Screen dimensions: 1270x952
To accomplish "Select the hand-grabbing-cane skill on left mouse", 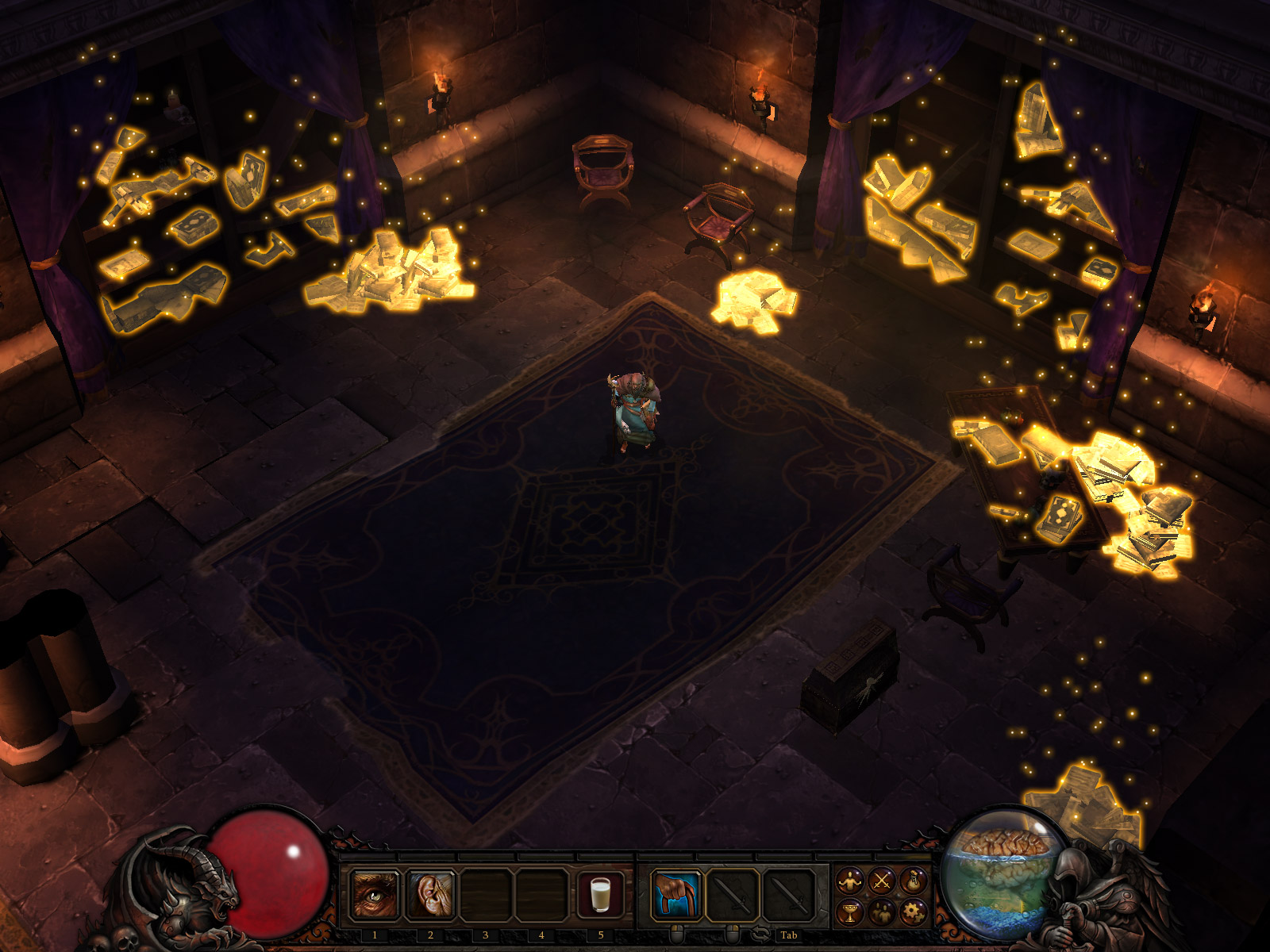I will (x=677, y=894).
